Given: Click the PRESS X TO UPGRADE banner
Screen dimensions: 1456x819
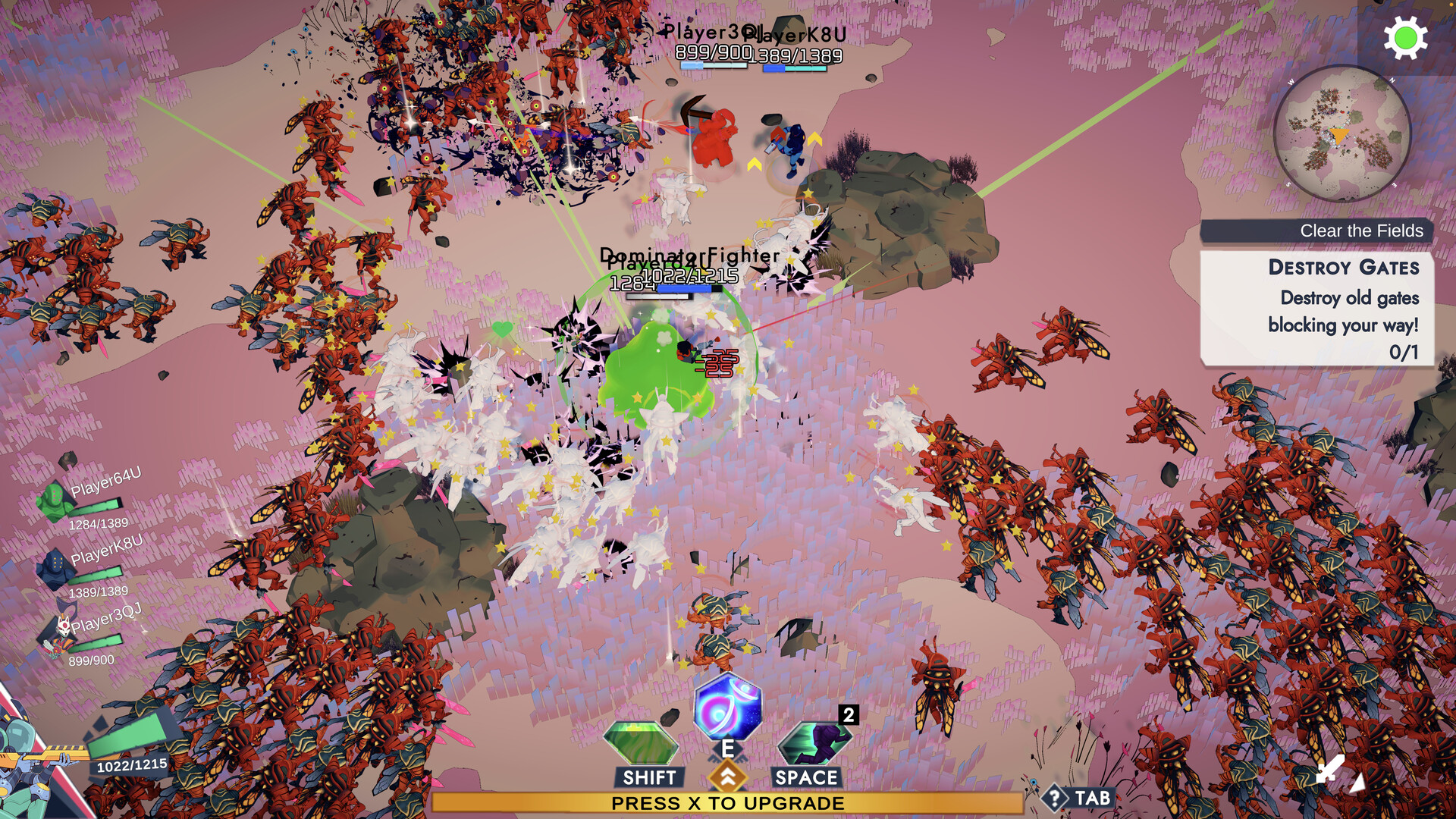Looking at the screenshot, I should click(x=726, y=802).
